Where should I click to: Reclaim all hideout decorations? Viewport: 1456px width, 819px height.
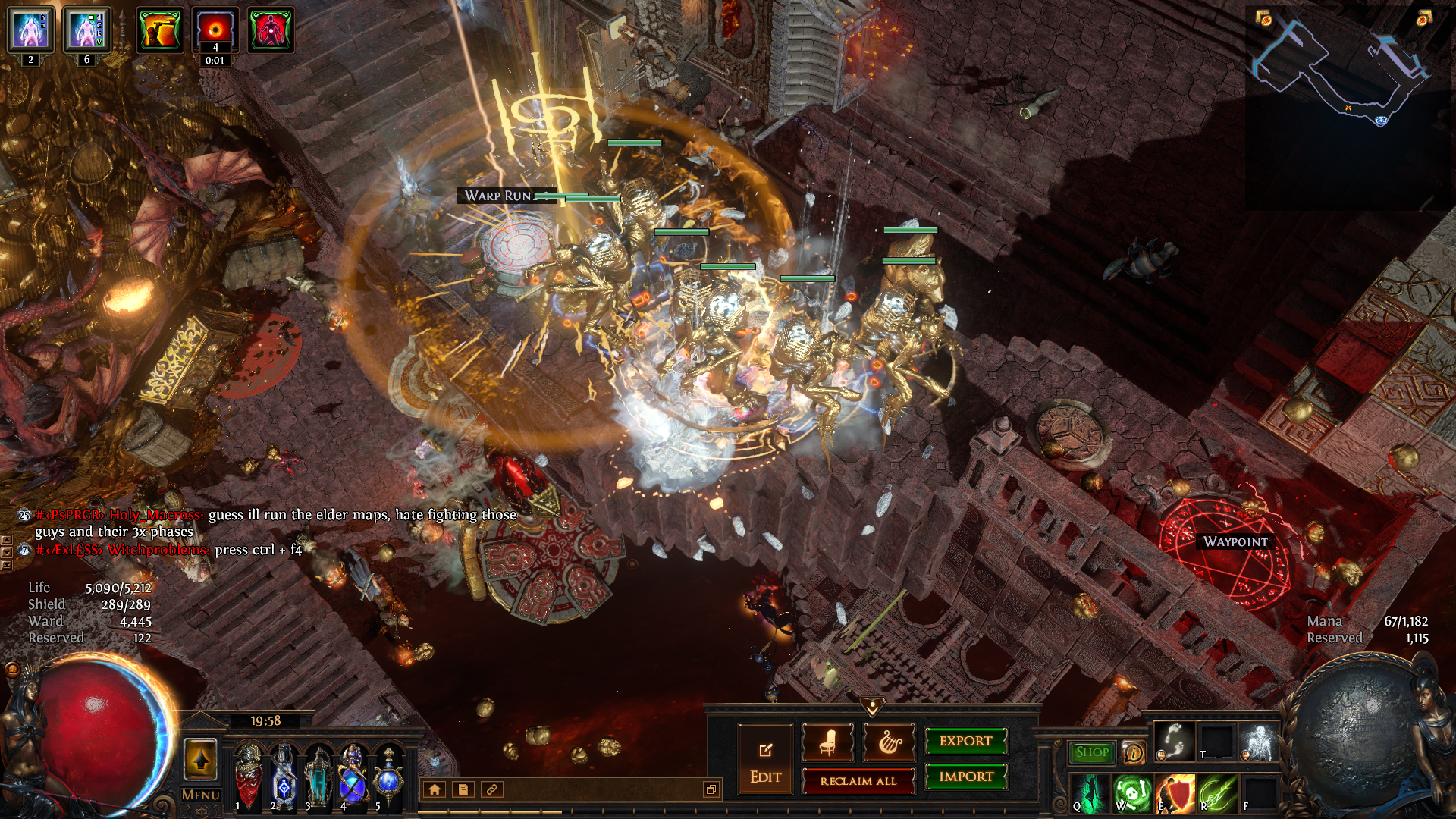coord(858,781)
